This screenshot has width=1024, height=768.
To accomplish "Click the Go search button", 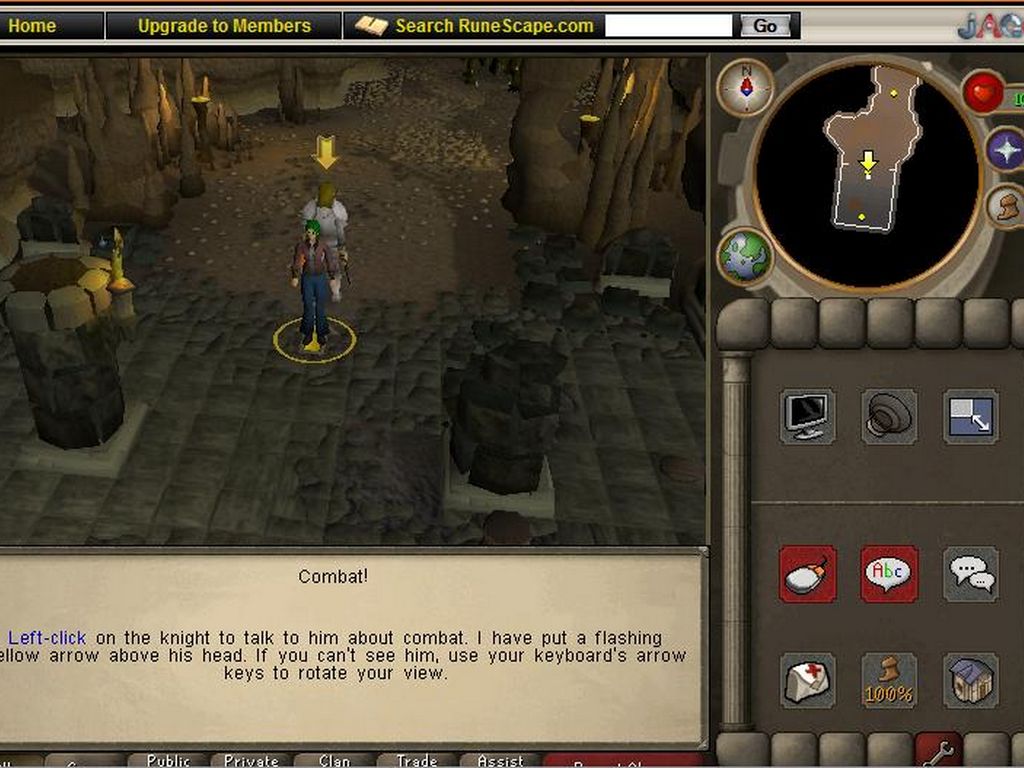I will pos(765,26).
